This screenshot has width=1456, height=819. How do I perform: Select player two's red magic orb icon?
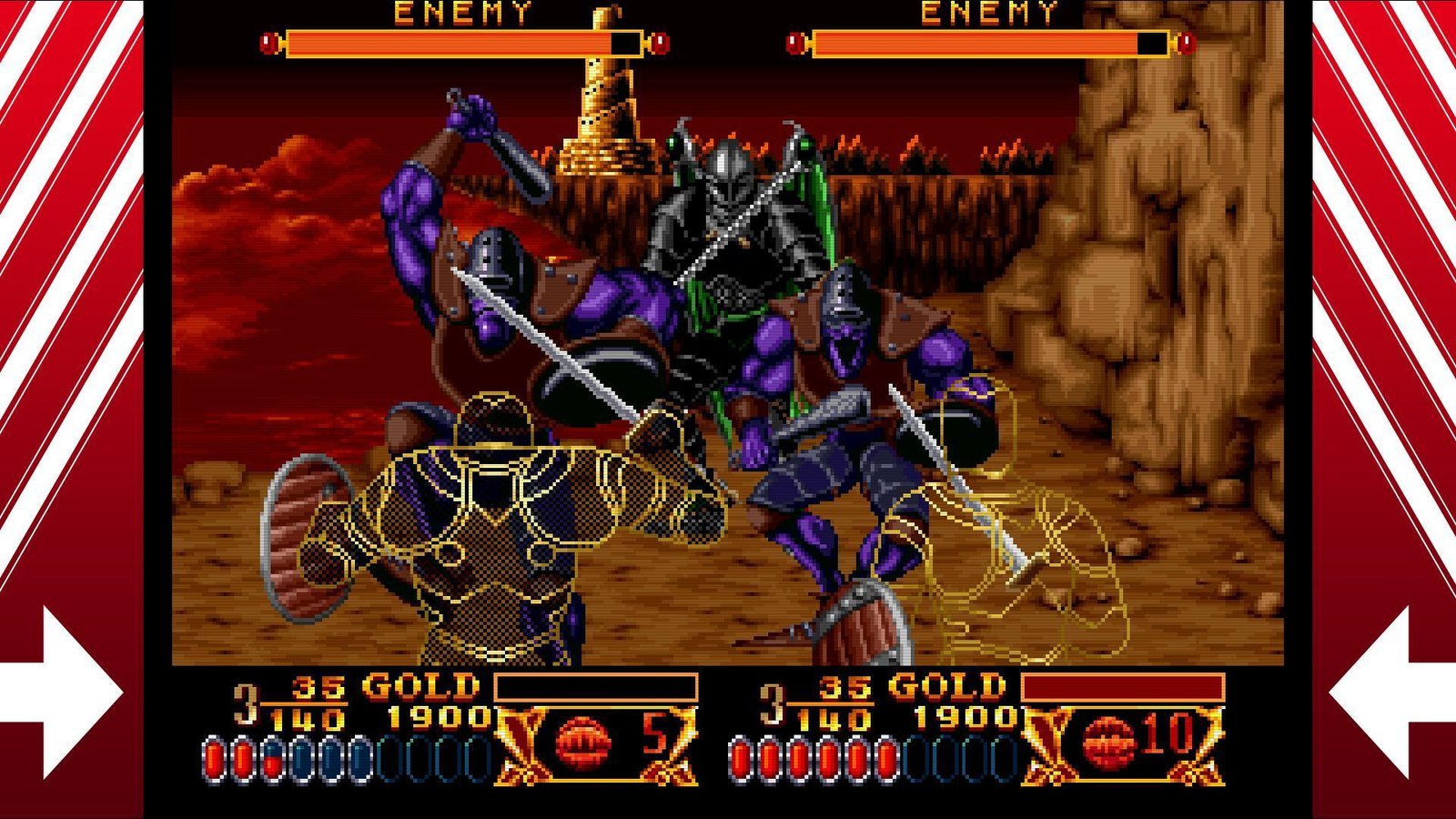(1109, 741)
